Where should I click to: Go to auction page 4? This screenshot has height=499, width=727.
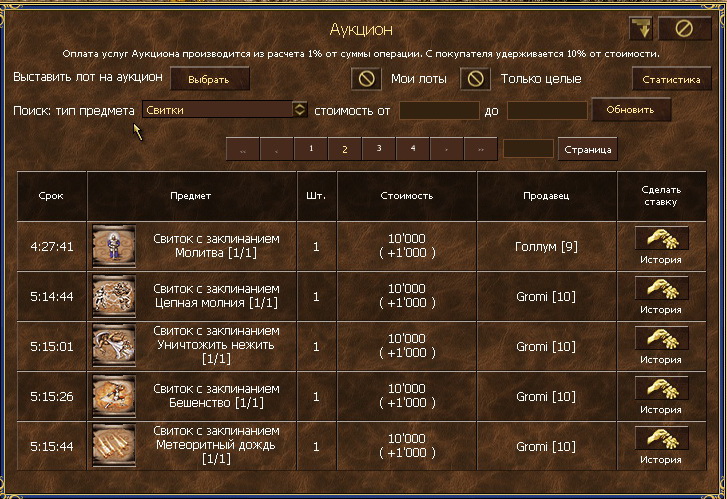pos(412,149)
